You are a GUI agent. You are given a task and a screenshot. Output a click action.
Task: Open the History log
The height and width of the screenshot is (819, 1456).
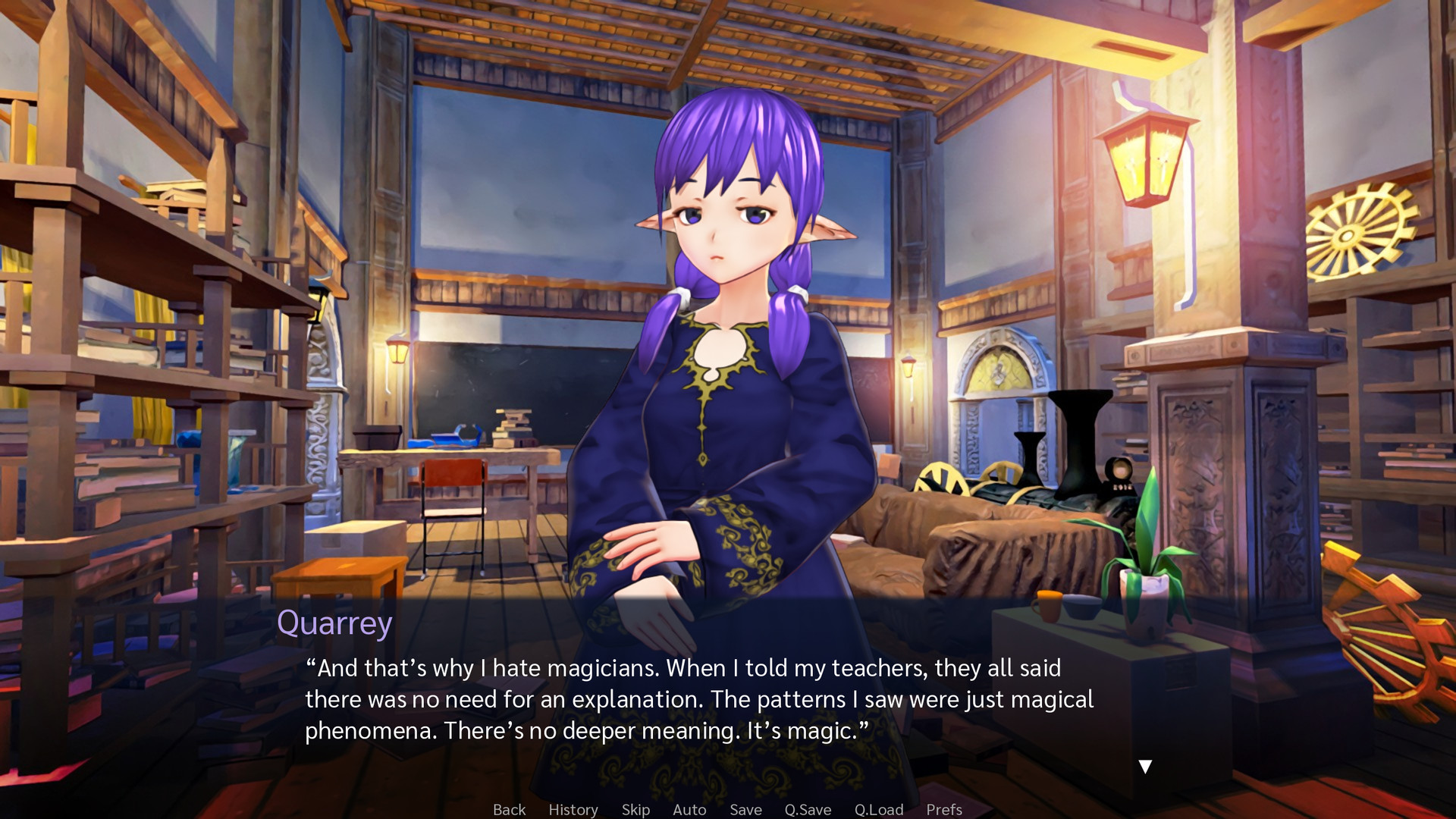573,809
